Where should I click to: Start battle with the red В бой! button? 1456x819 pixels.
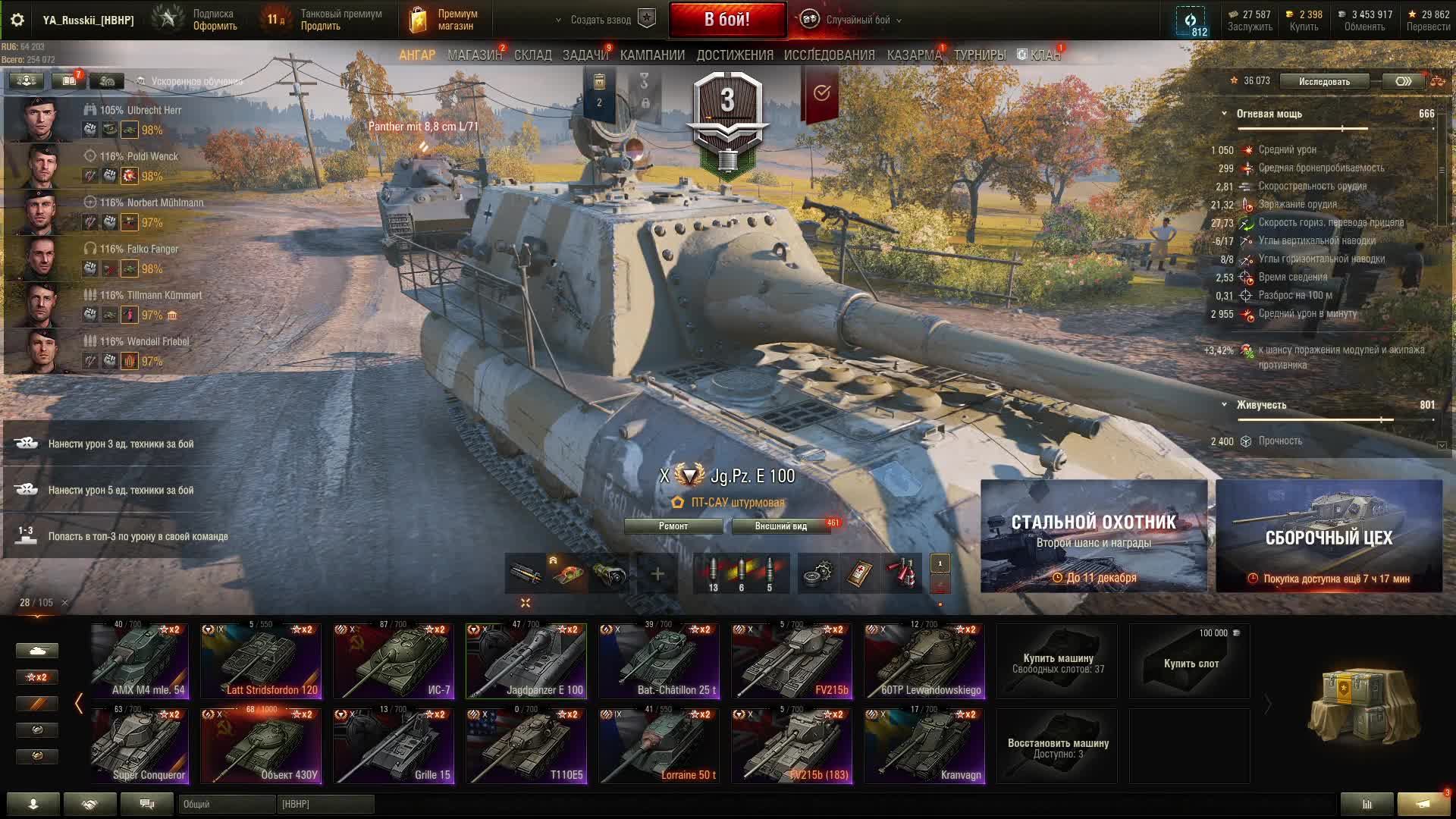(726, 20)
